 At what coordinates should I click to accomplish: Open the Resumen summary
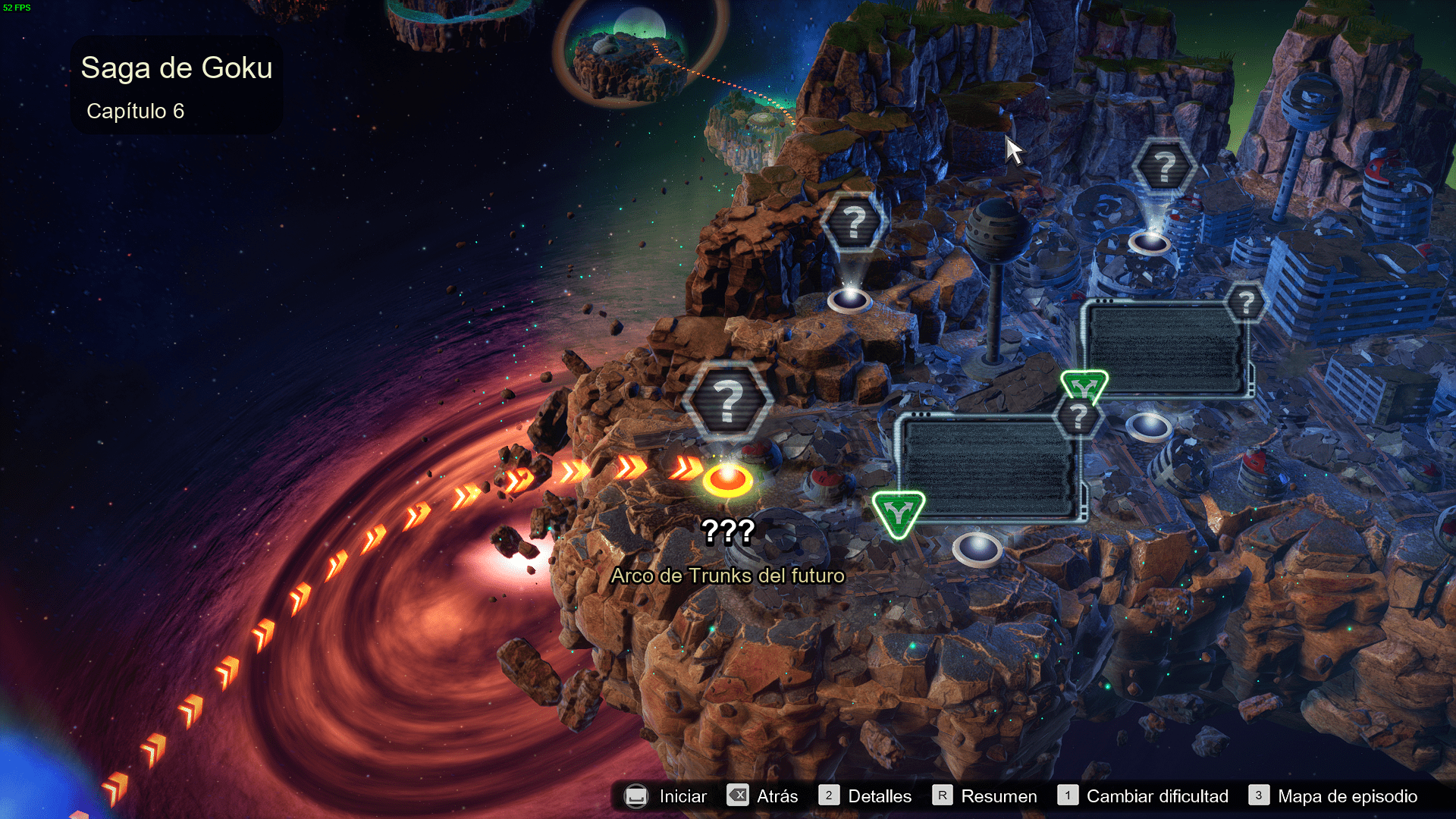(984, 796)
